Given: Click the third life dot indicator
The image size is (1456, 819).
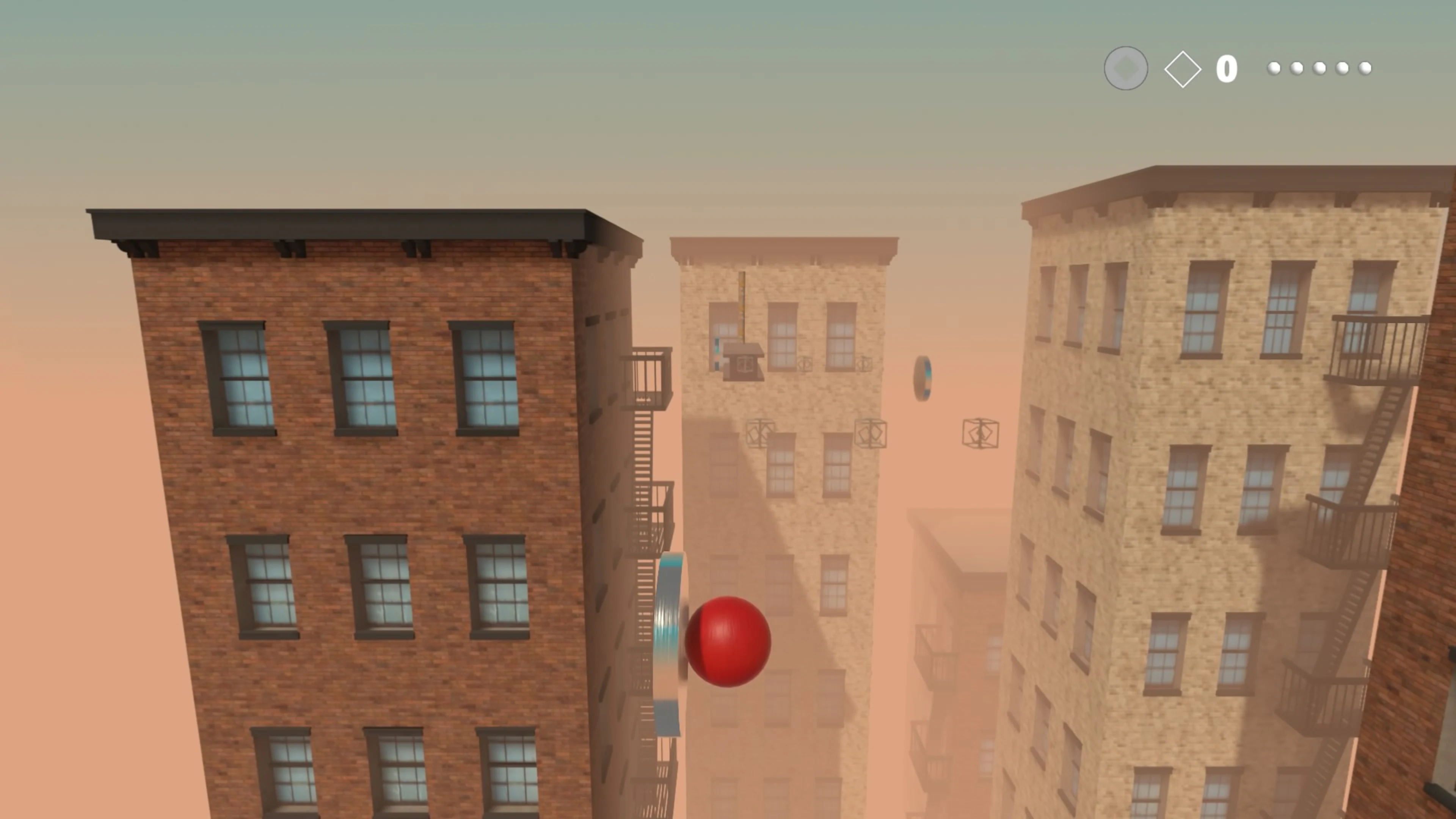Looking at the screenshot, I should [1320, 68].
